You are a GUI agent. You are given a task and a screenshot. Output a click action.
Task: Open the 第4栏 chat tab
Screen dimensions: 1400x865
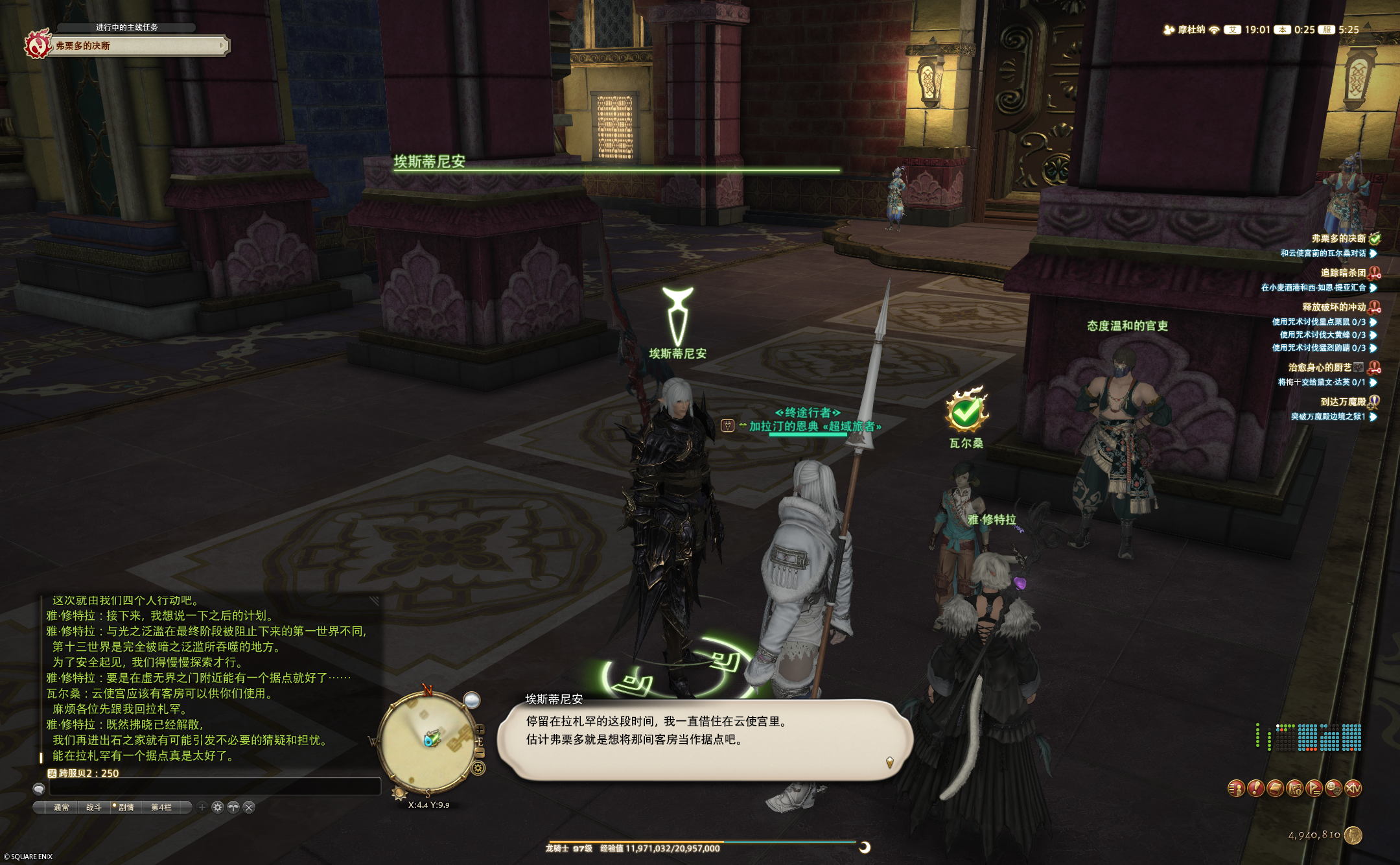161,807
